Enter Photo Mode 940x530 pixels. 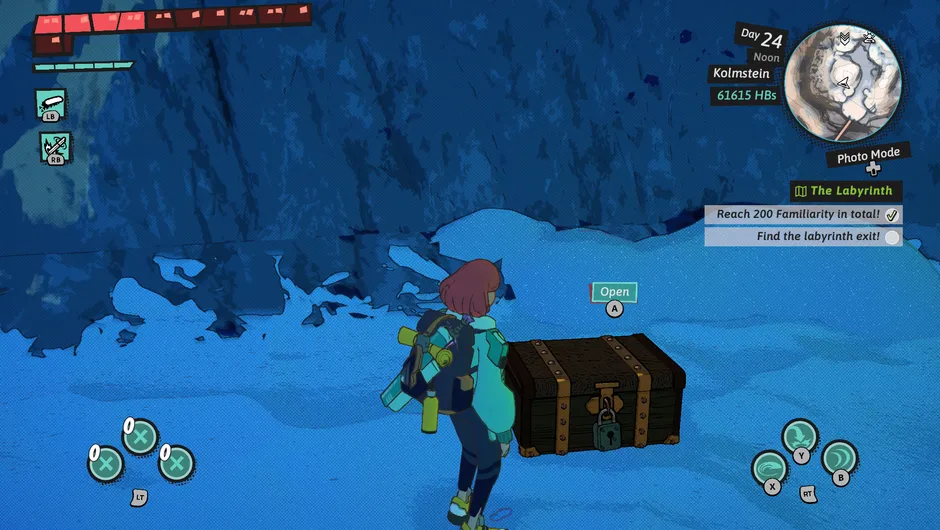point(868,156)
